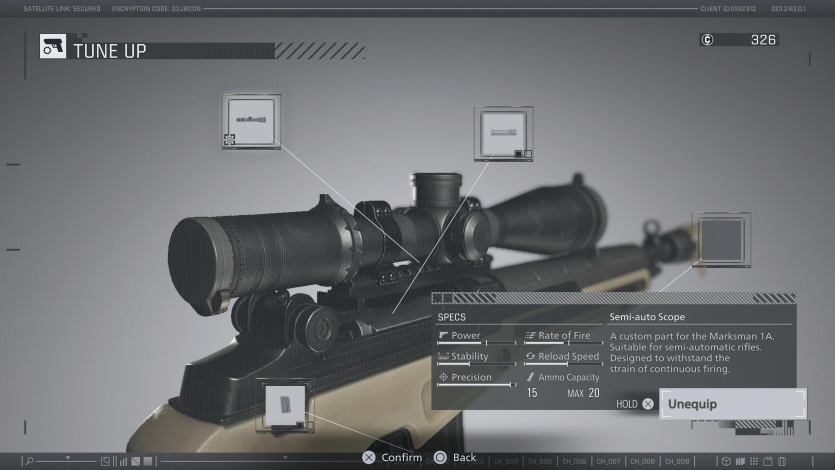Choose the empty dark attachment slot

click(721, 239)
